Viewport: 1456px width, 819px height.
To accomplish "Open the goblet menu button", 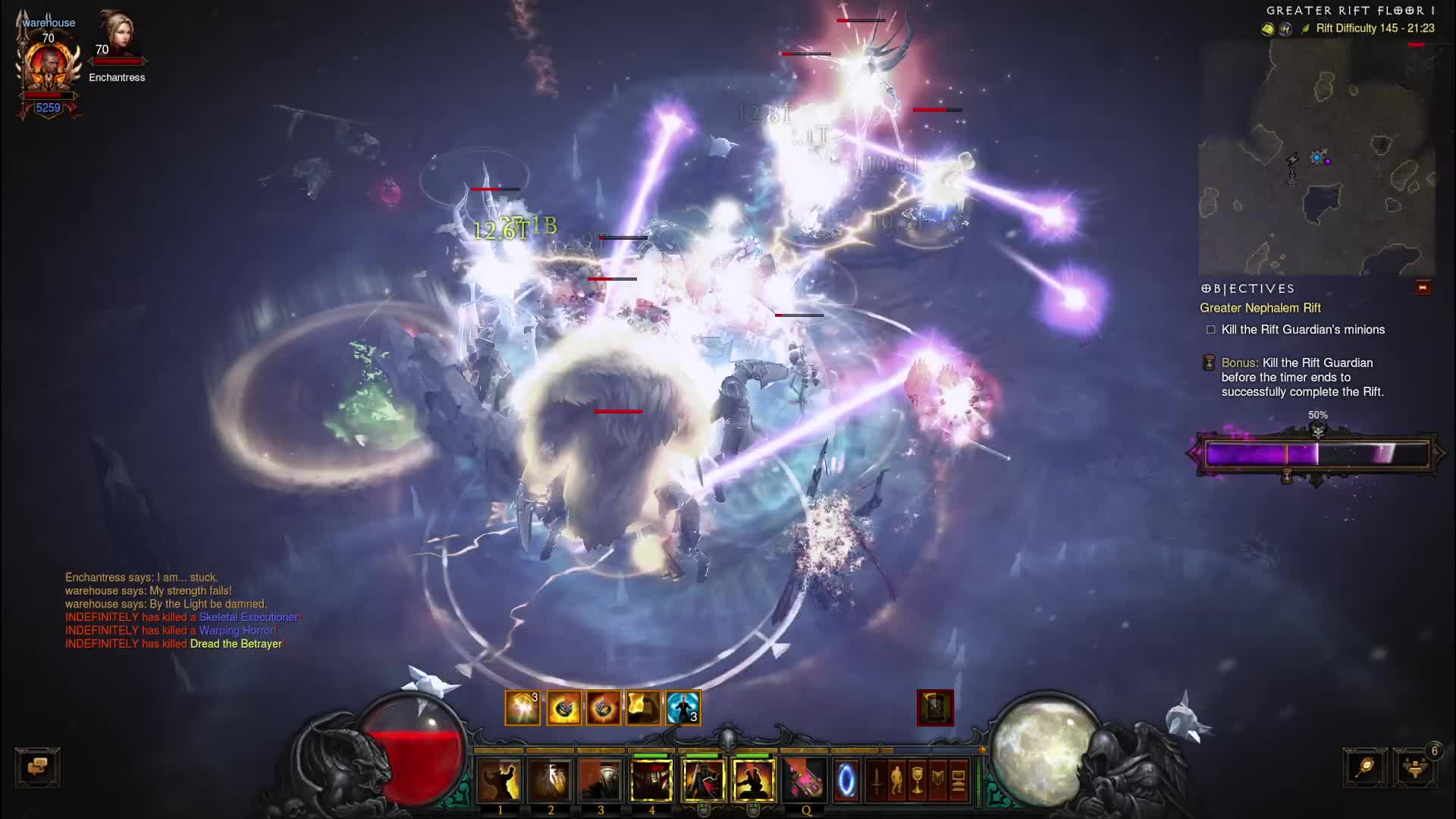I will pos(918,780).
